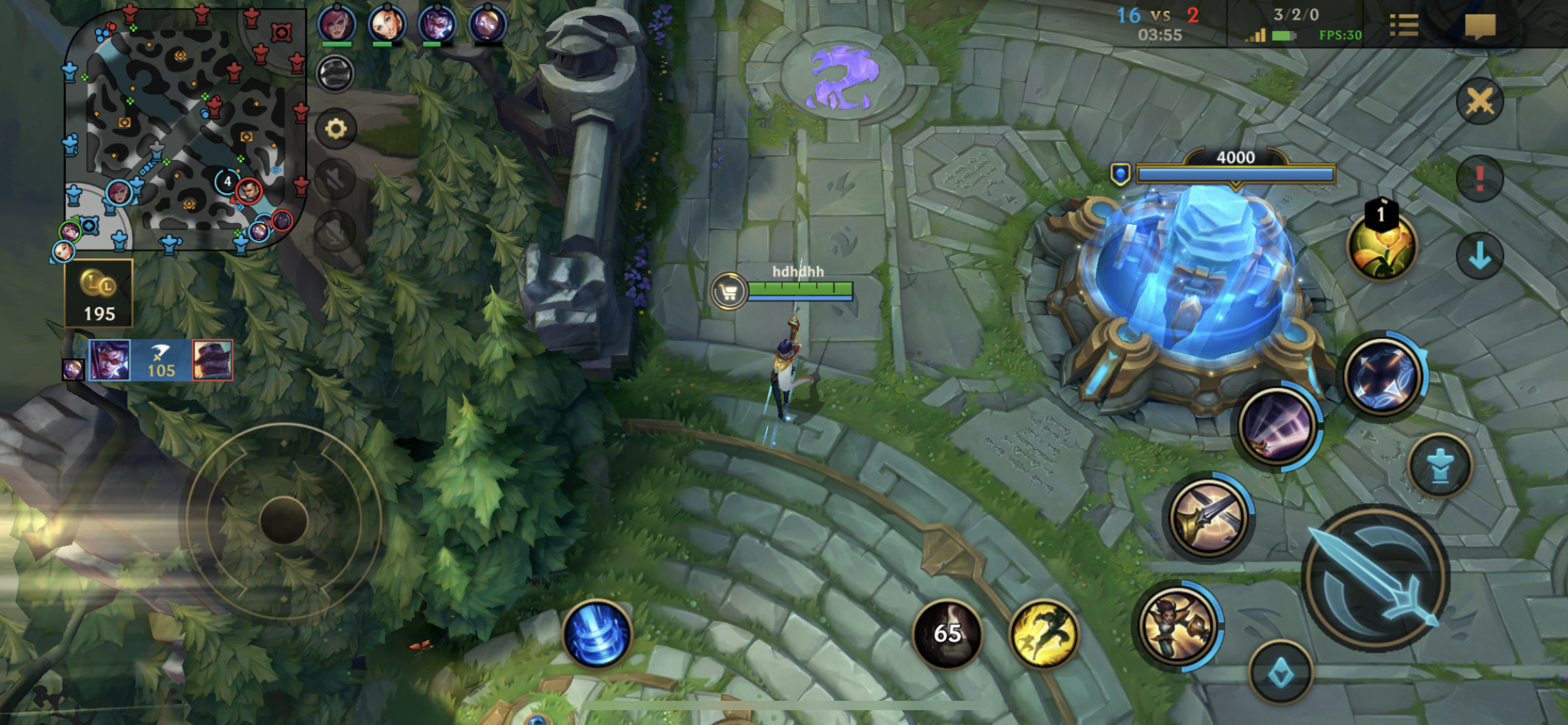Toggle the muted speaker icon

coord(336,180)
